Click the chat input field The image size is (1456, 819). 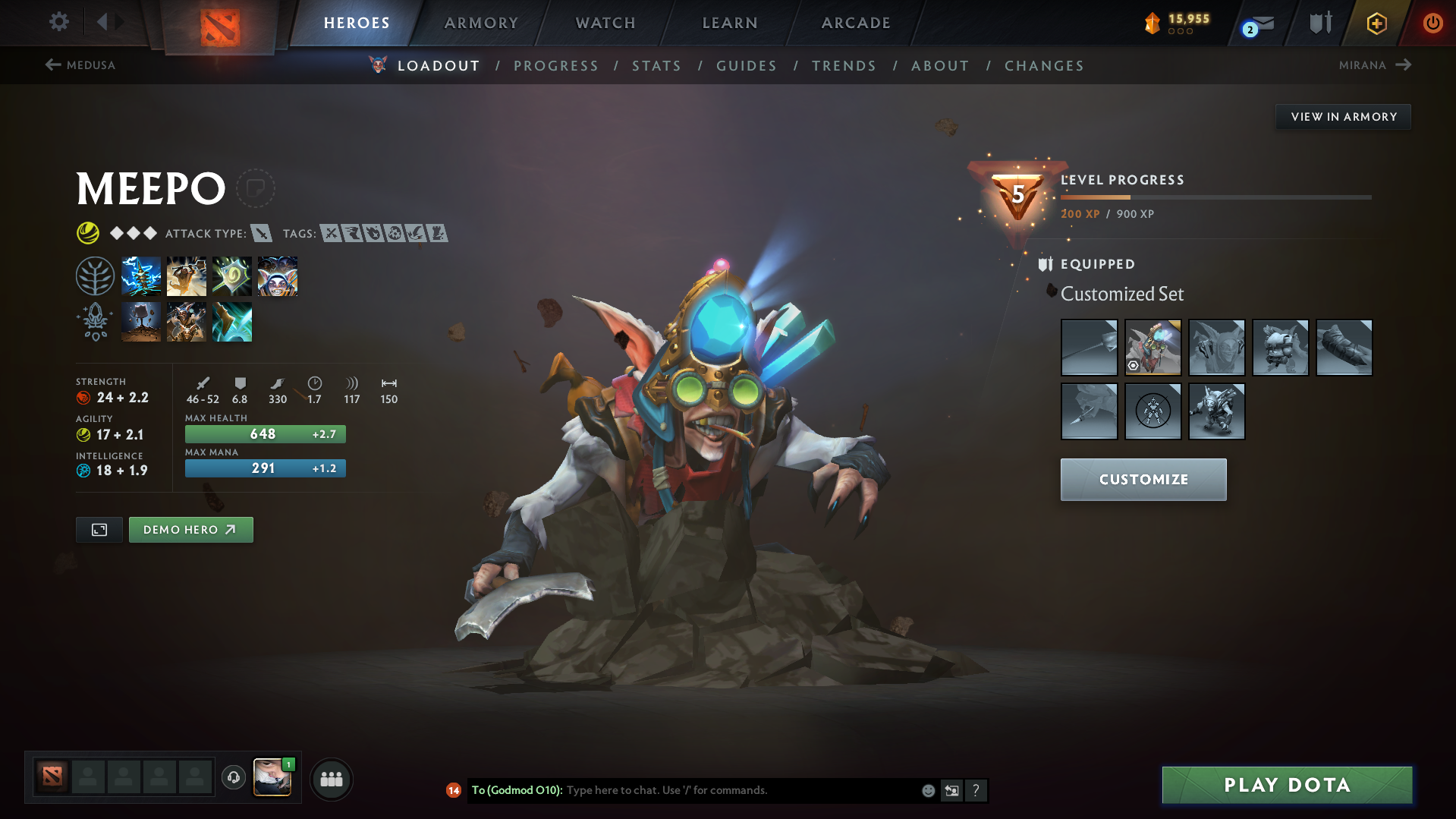coord(721,790)
